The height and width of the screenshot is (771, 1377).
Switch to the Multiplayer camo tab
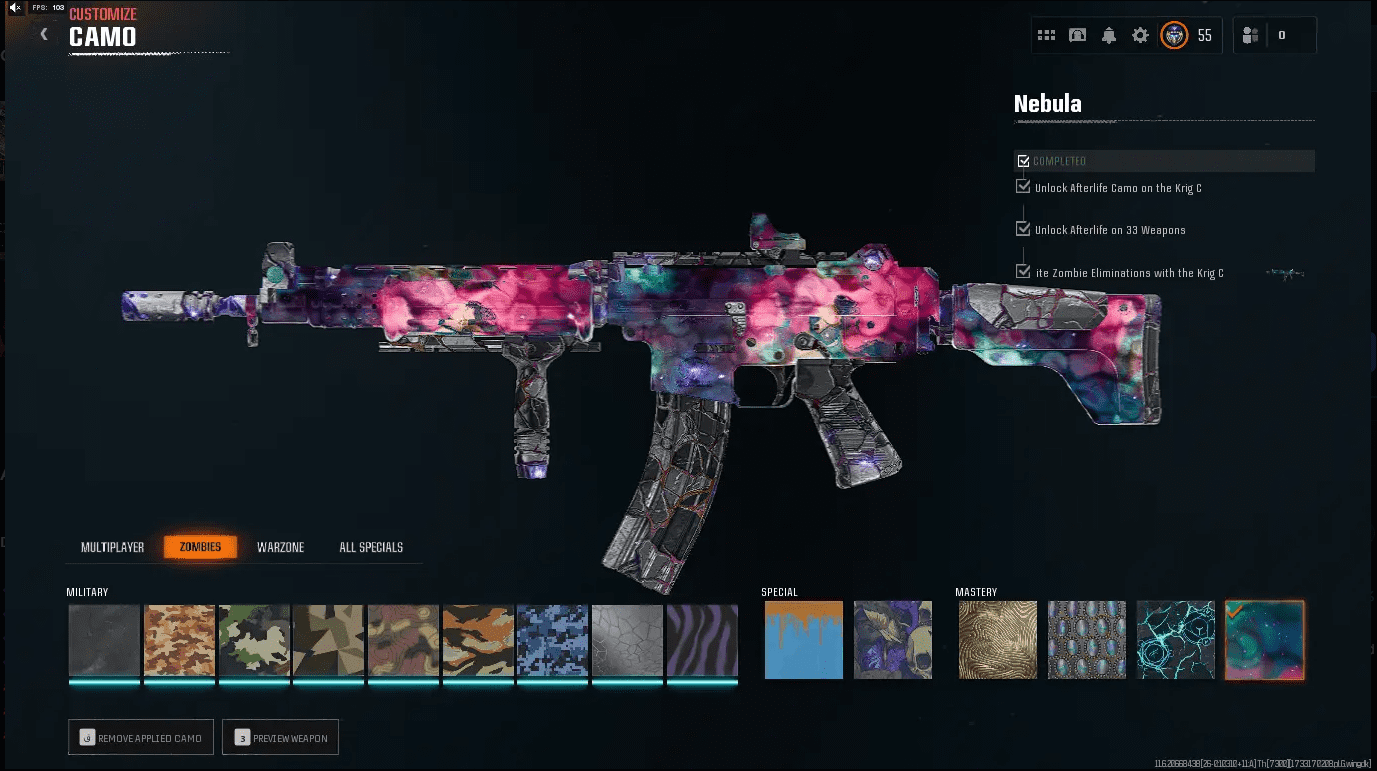pyautogui.click(x=112, y=547)
